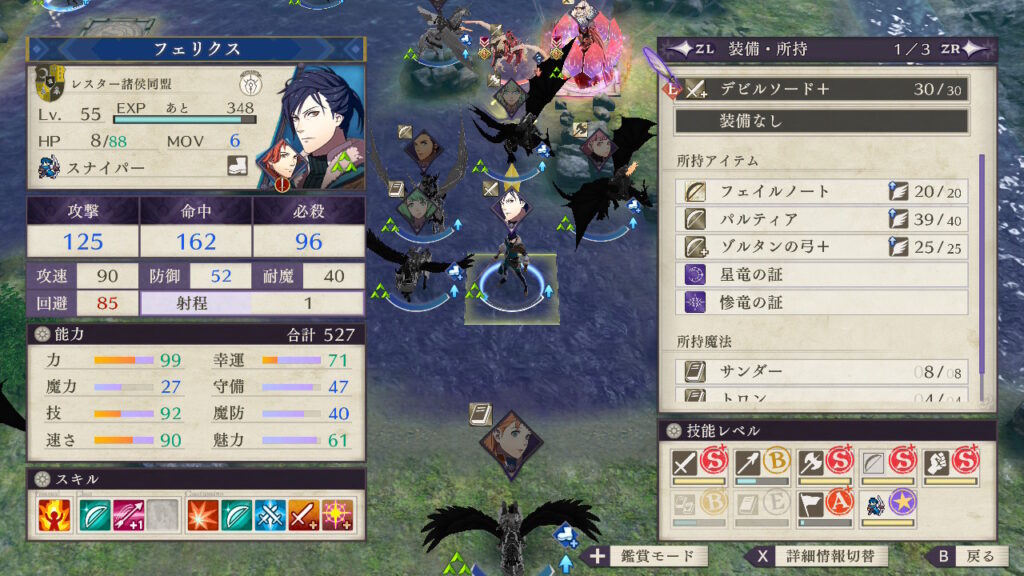Select the pink arrow +1 class skill icon
The height and width of the screenshot is (576, 1024).
[128, 516]
